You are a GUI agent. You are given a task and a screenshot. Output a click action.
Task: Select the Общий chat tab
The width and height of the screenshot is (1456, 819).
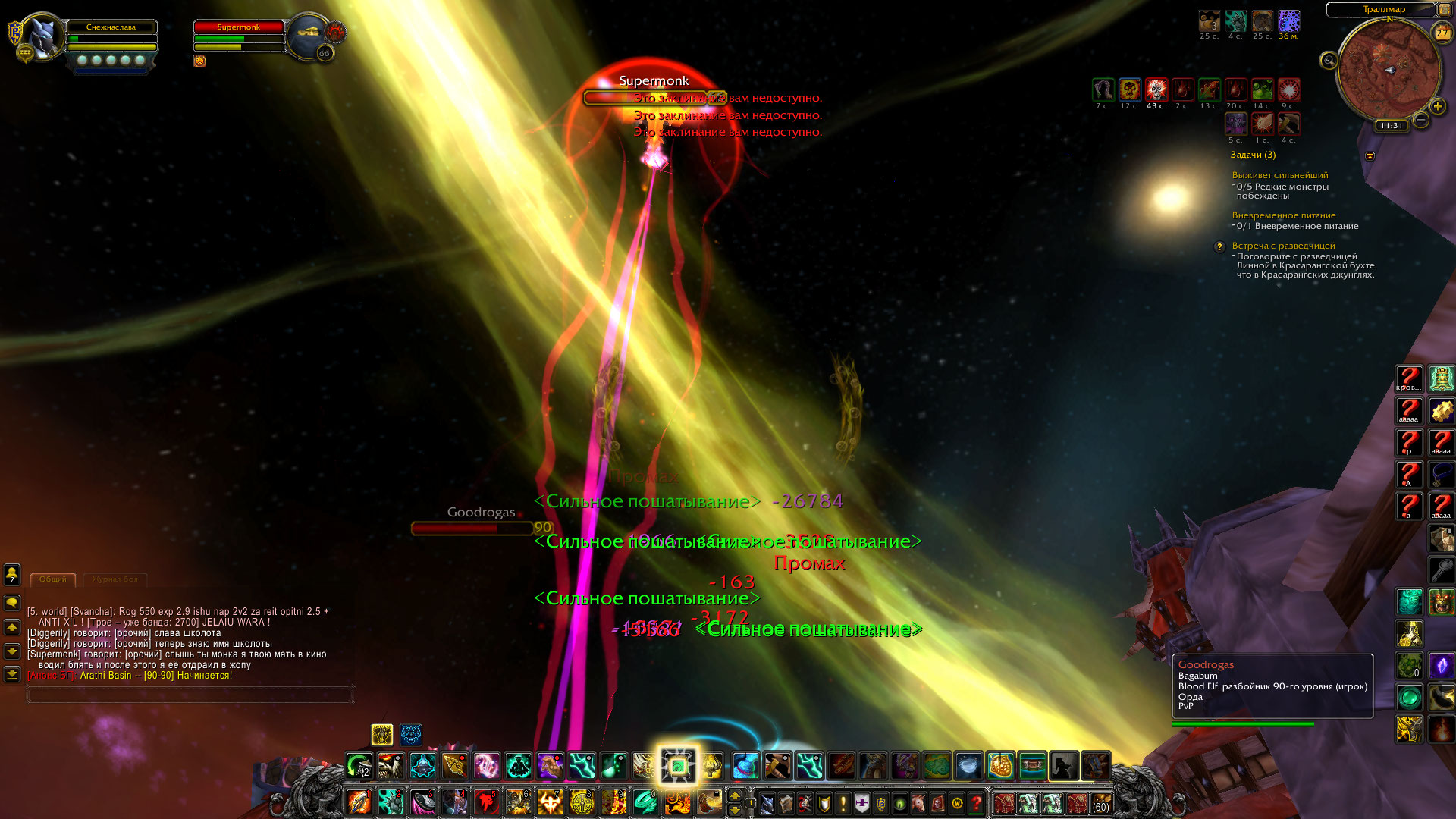(x=53, y=579)
